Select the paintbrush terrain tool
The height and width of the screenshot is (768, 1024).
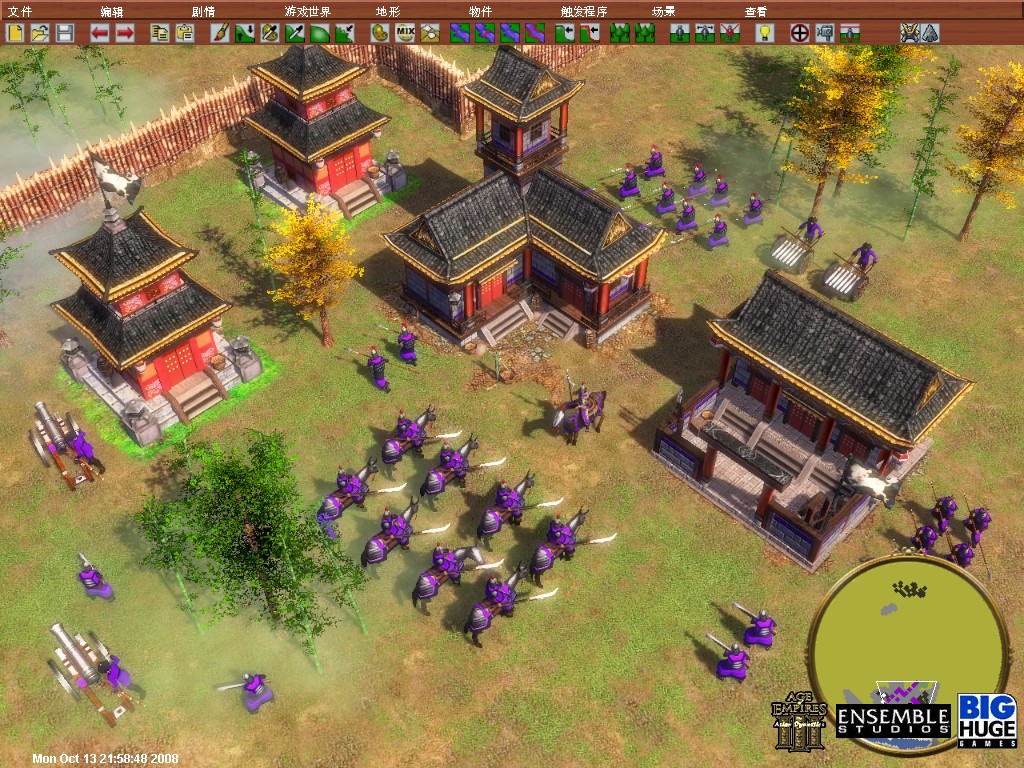(221, 33)
